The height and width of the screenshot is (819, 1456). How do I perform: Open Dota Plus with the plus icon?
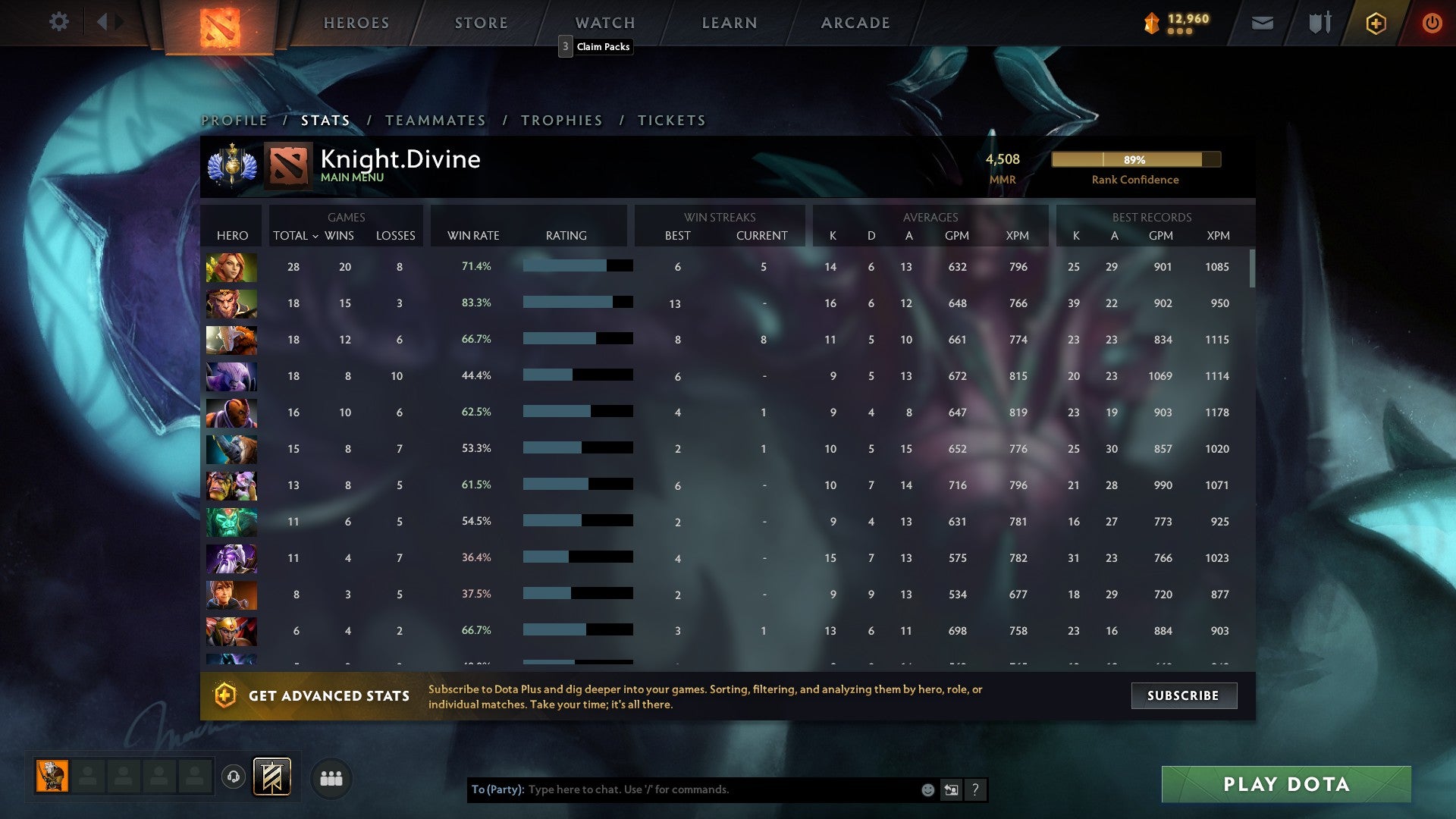[1375, 24]
